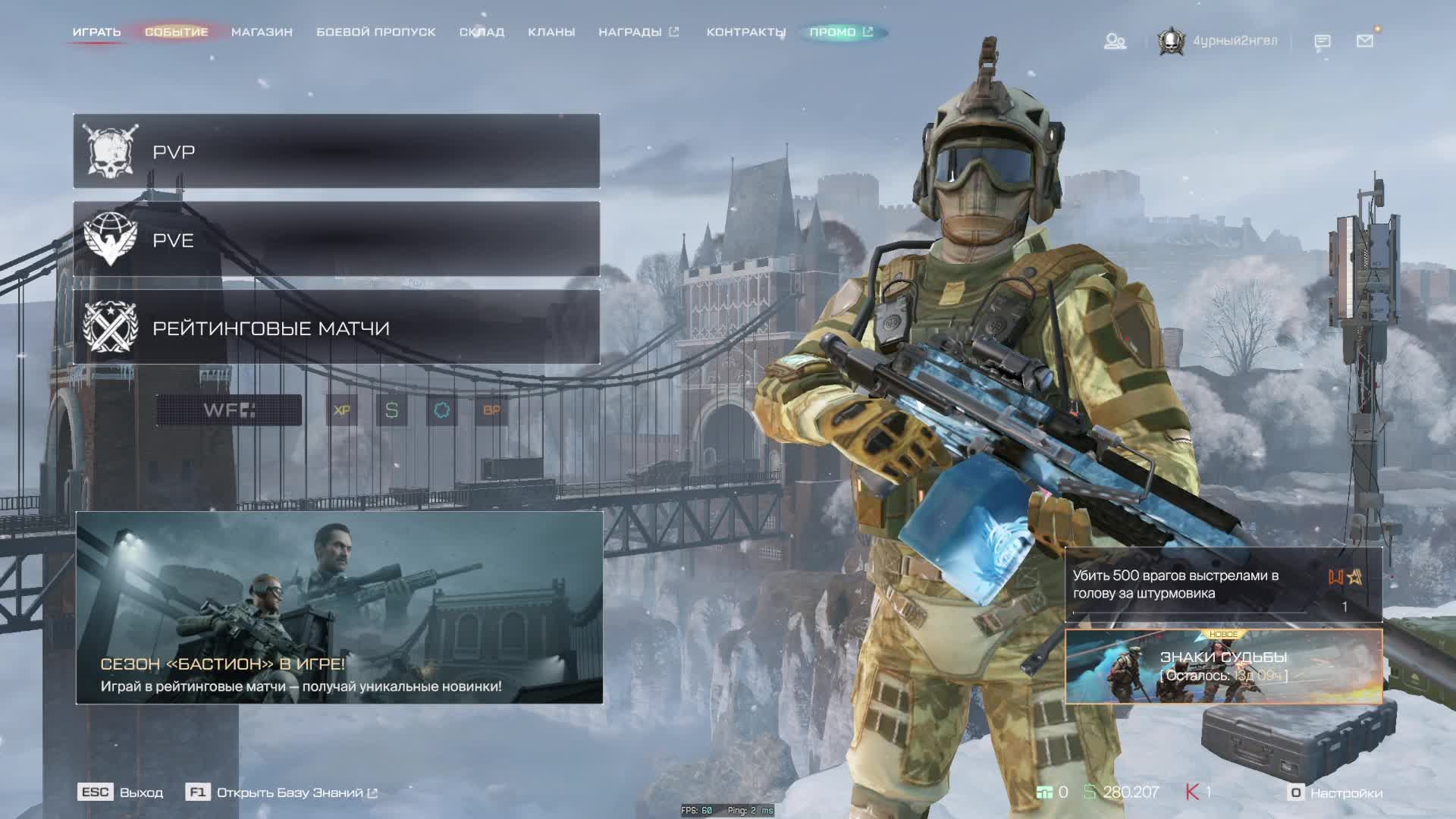Image resolution: width=1456 pixels, height=819 pixels.
Task: Click the Играть tab
Action: pyautogui.click(x=96, y=32)
